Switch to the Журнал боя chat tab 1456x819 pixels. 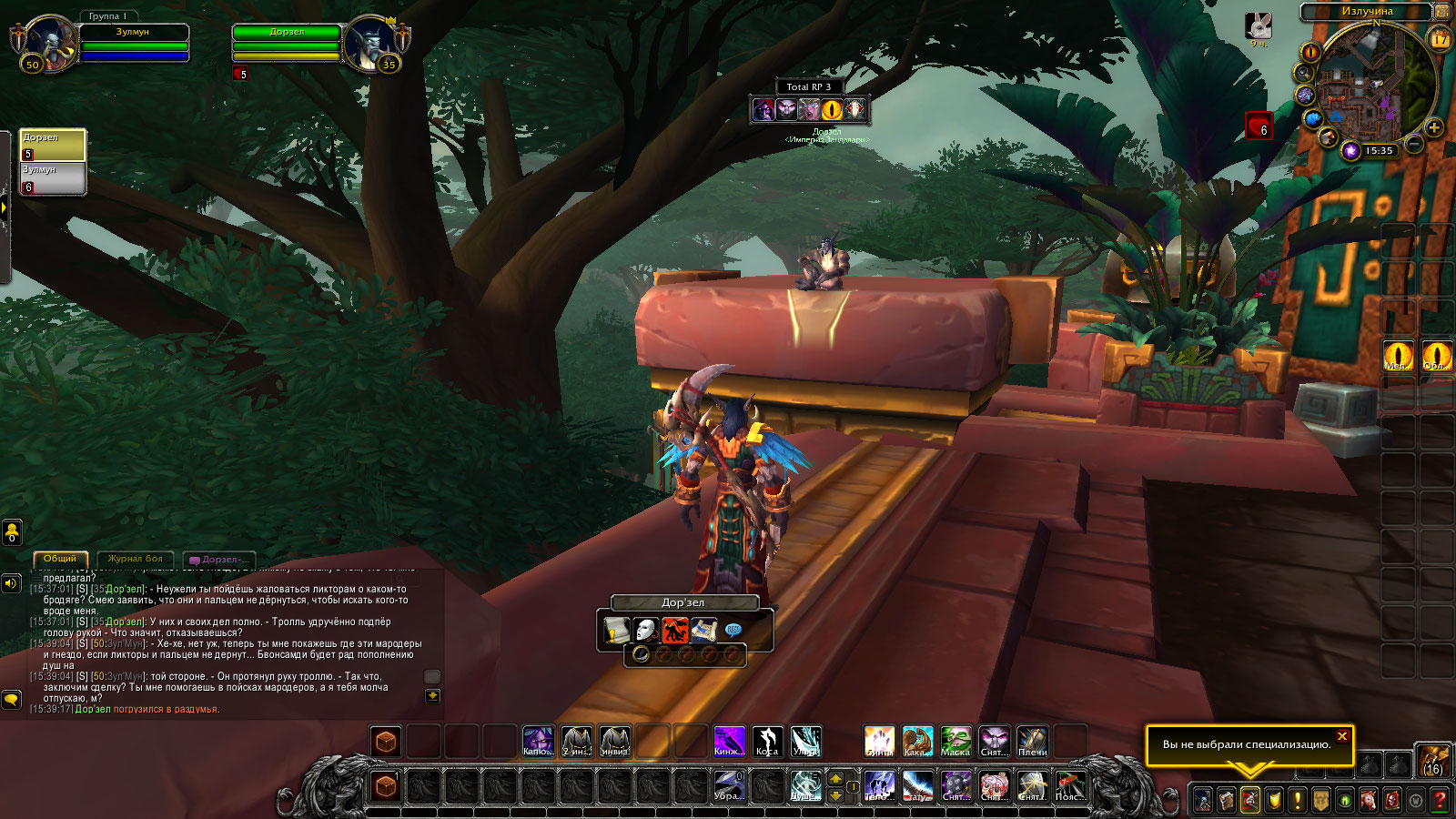click(x=135, y=559)
